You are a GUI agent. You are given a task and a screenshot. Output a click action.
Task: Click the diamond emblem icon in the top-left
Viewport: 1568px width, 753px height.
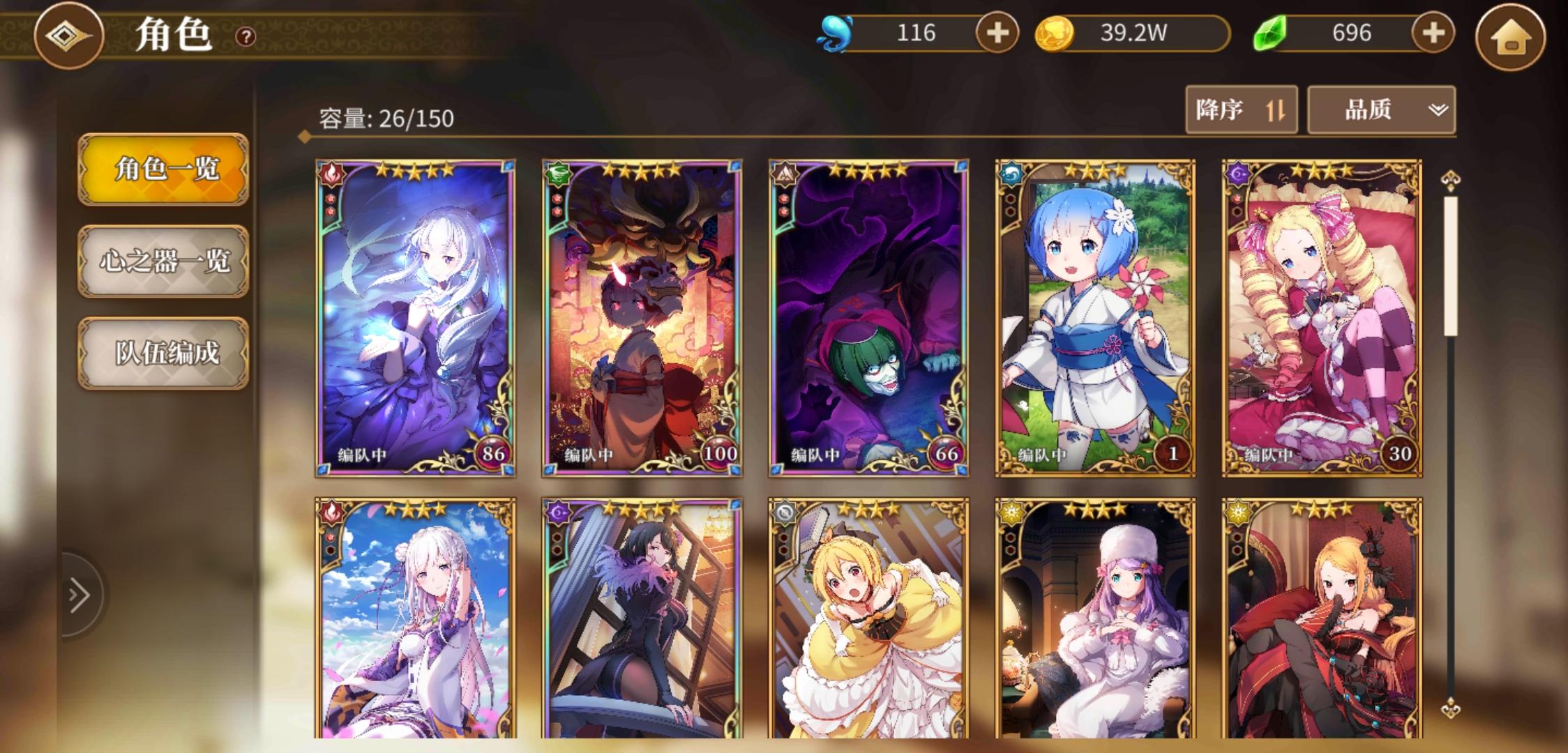pos(70,33)
